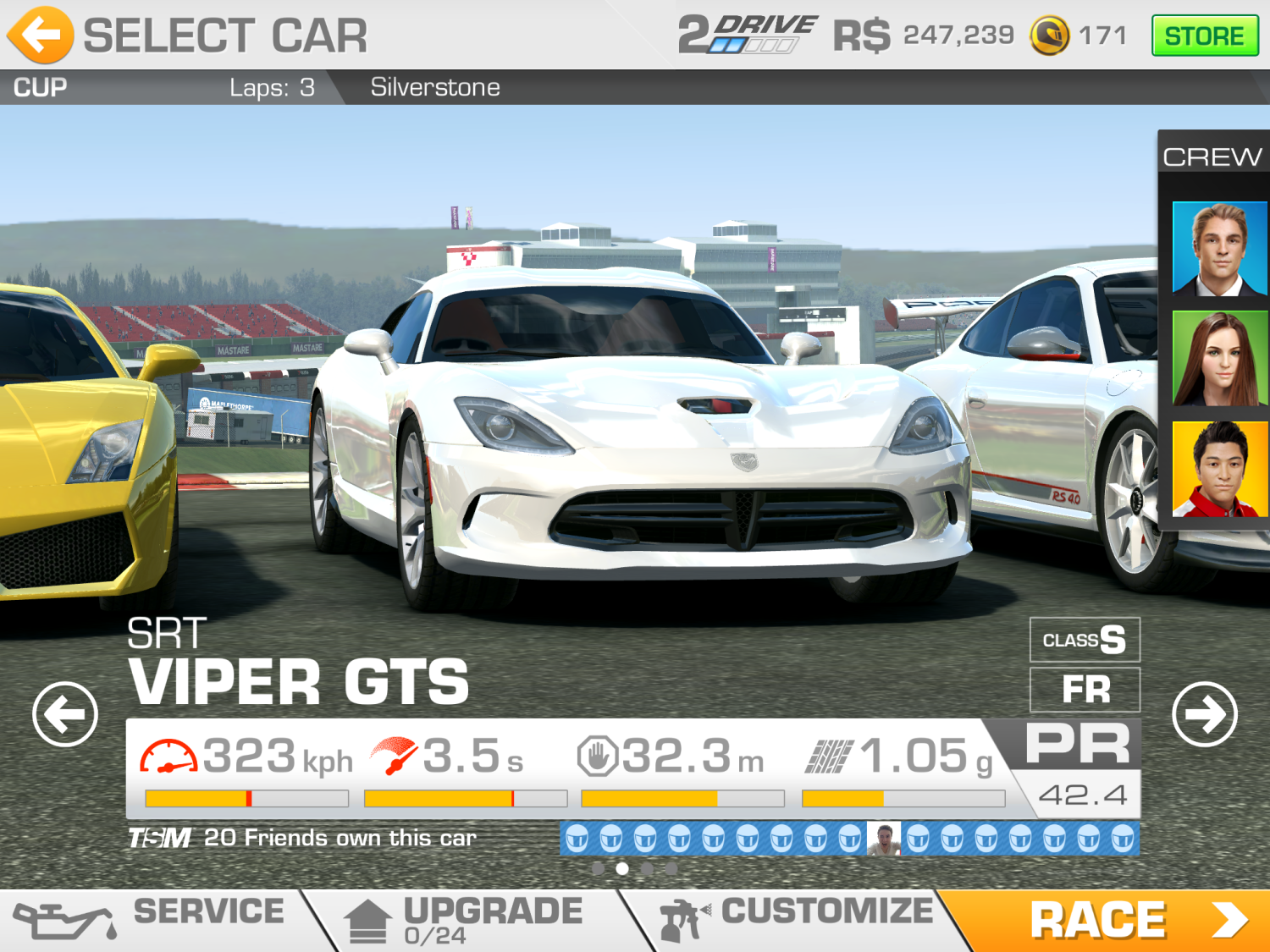Open the green Store button
Image resolution: width=1270 pixels, height=952 pixels.
[x=1204, y=36]
